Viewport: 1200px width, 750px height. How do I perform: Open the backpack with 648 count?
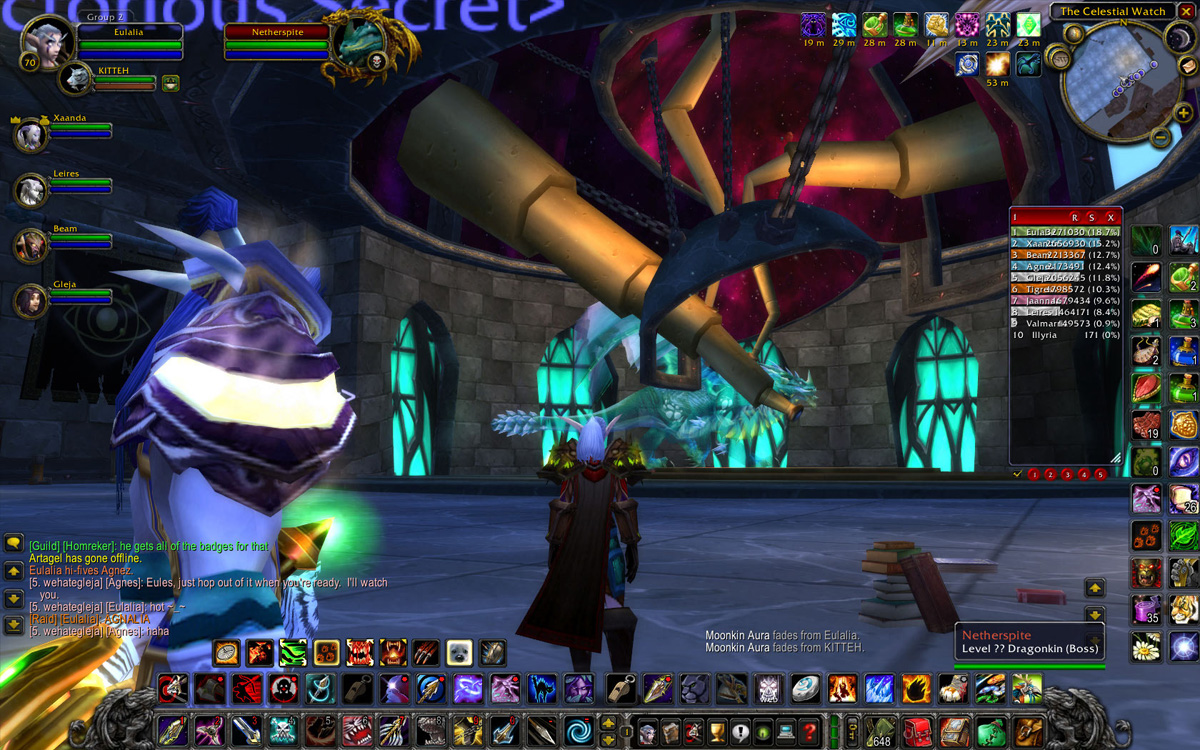point(880,730)
